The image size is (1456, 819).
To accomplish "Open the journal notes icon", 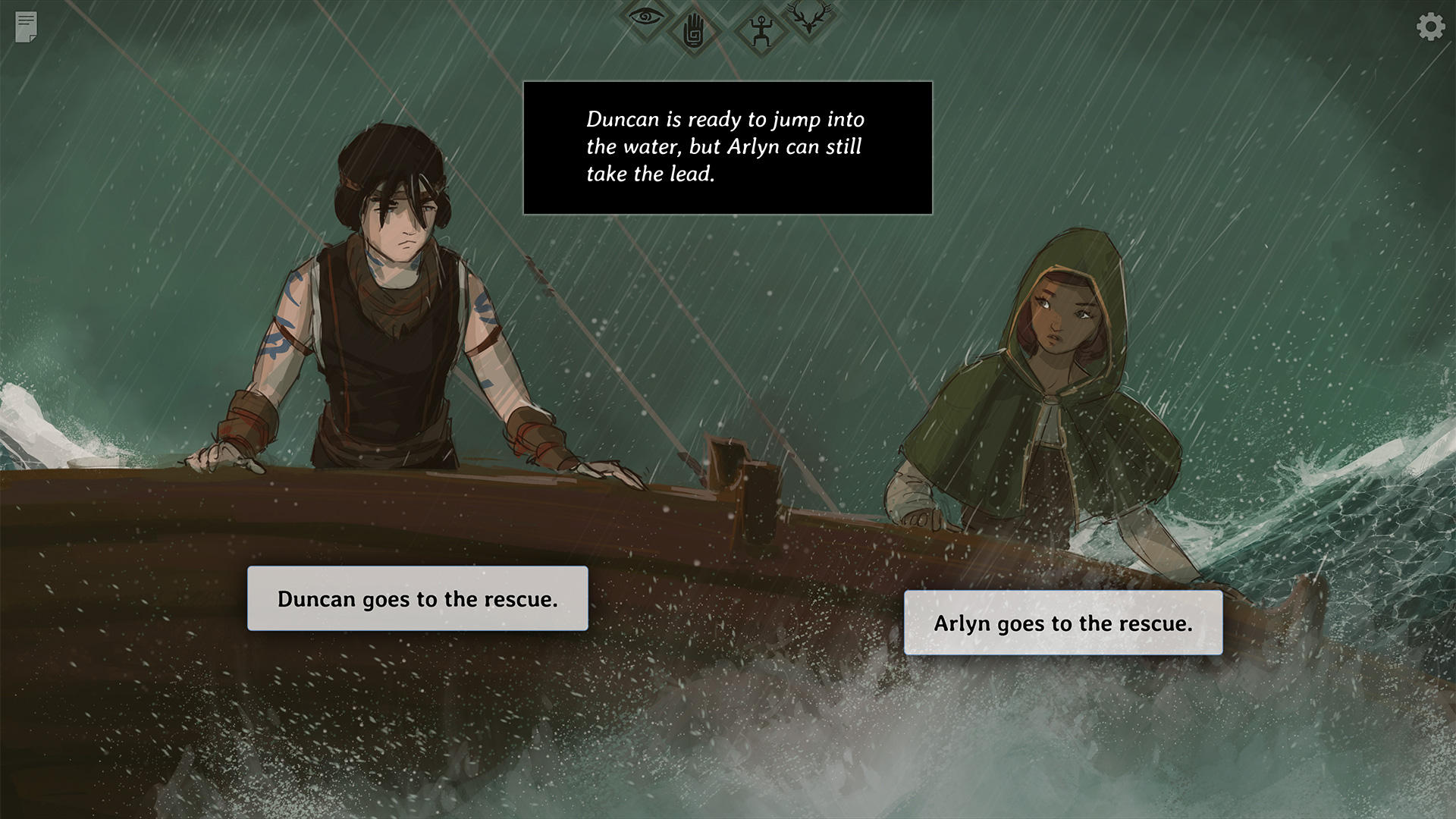I will coord(26,28).
